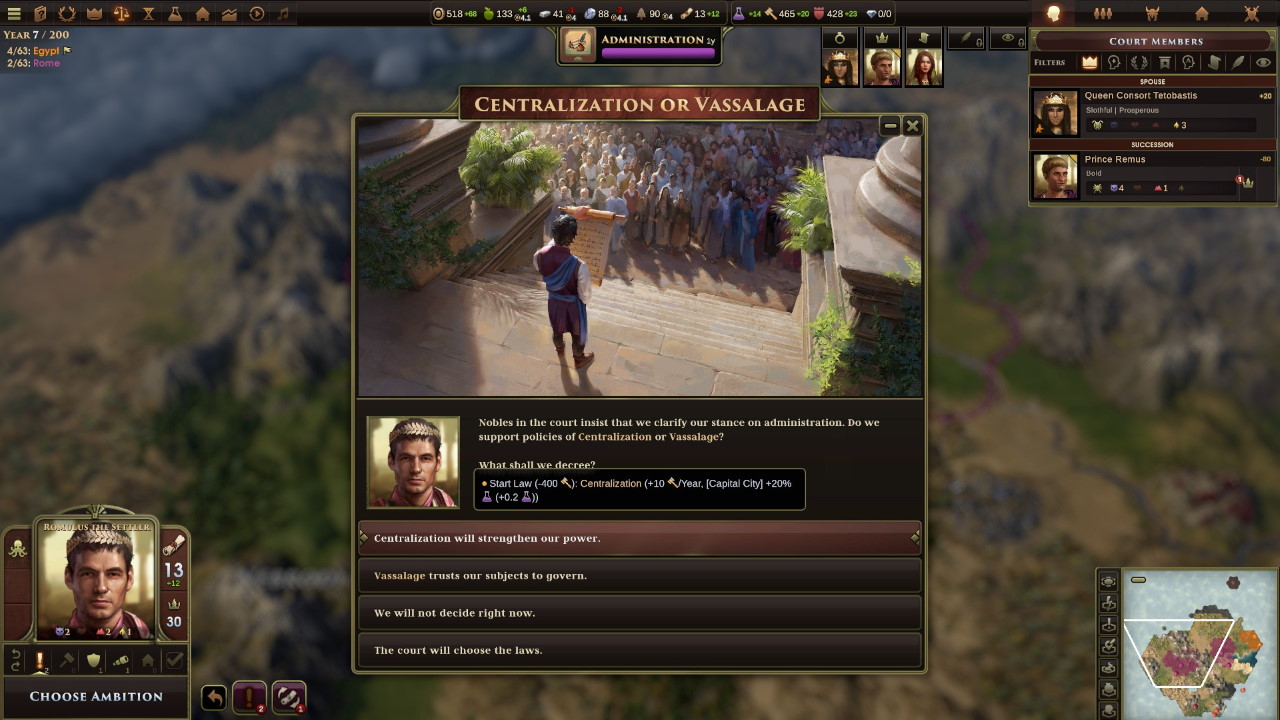Image resolution: width=1280 pixels, height=720 pixels.
Task: Open the hamburger main menu
Action: pos(14,14)
